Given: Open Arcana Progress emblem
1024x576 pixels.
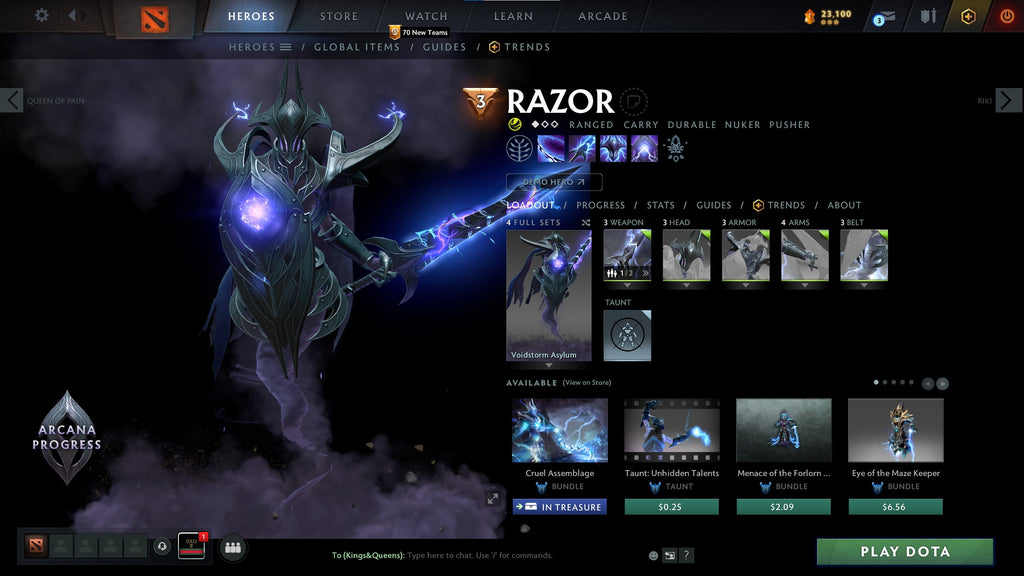Looking at the screenshot, I should [x=66, y=437].
